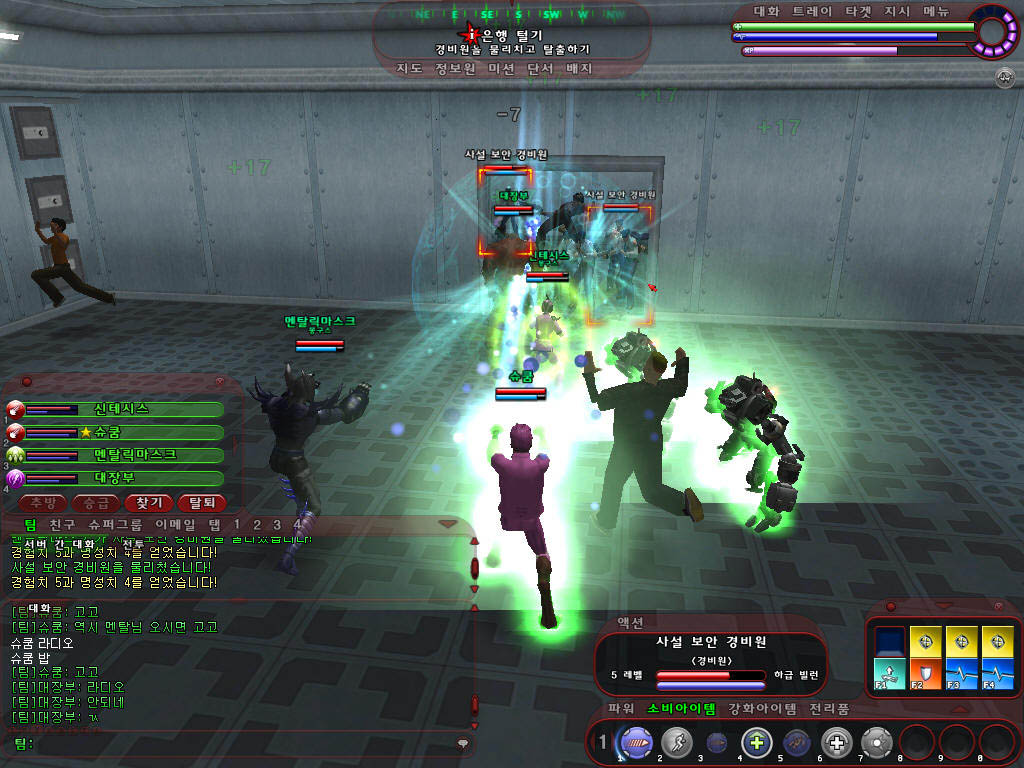The width and height of the screenshot is (1024, 768).
Task: Open the 지도 (map) window
Action: click(409, 69)
